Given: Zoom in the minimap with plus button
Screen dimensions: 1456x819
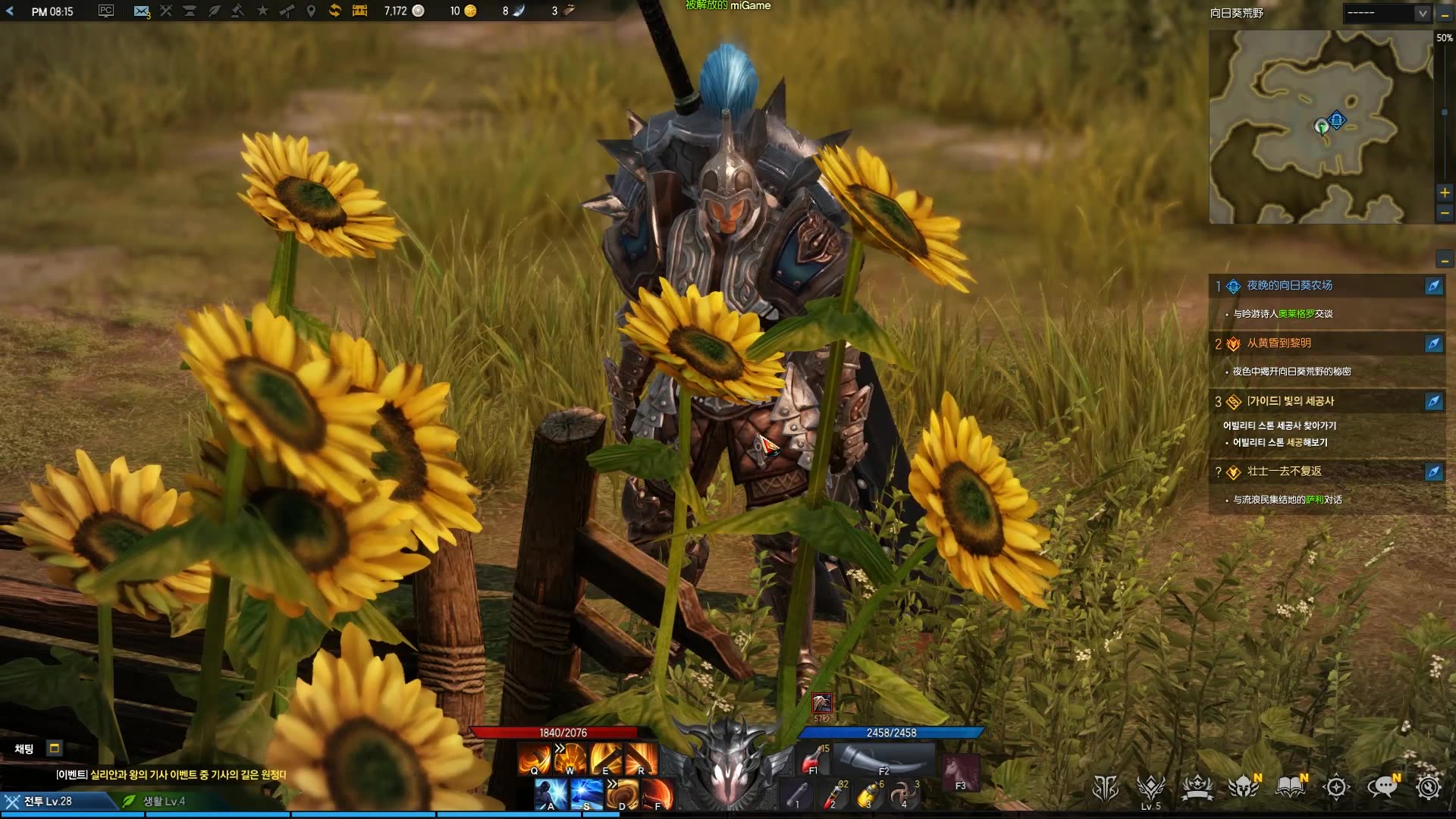Looking at the screenshot, I should tap(1445, 193).
